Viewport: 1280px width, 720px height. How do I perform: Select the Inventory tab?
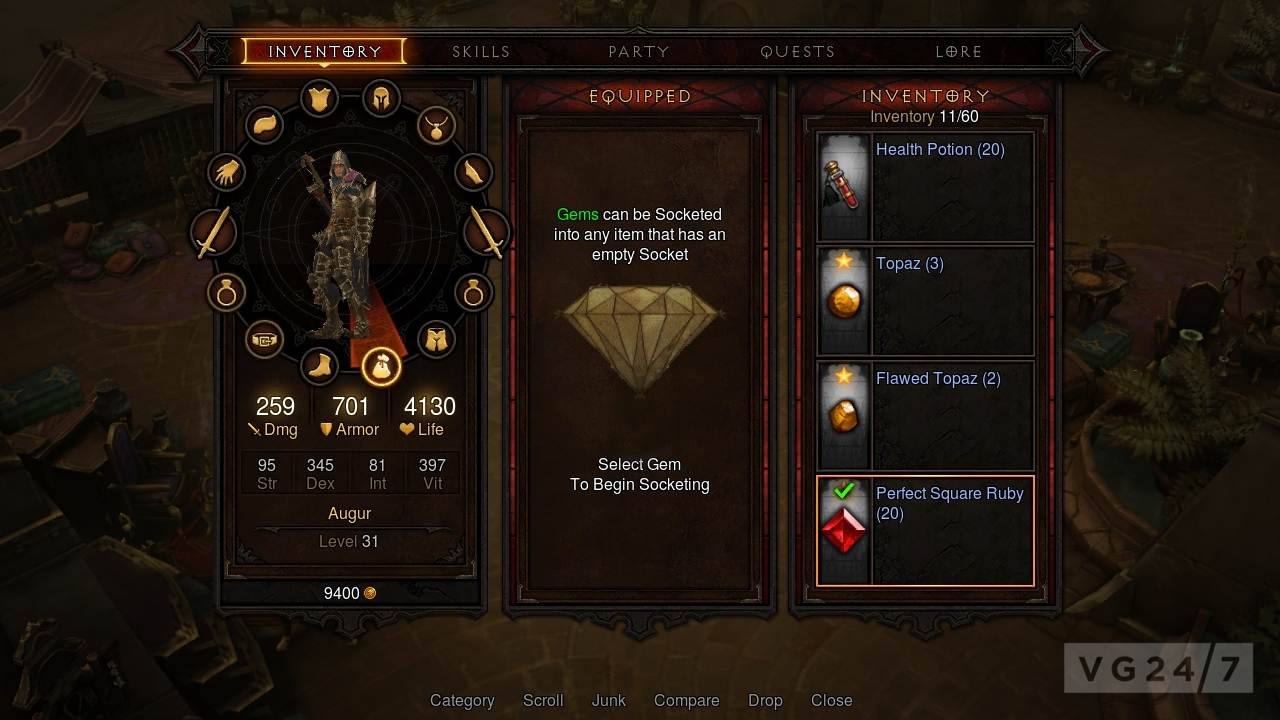click(x=324, y=51)
